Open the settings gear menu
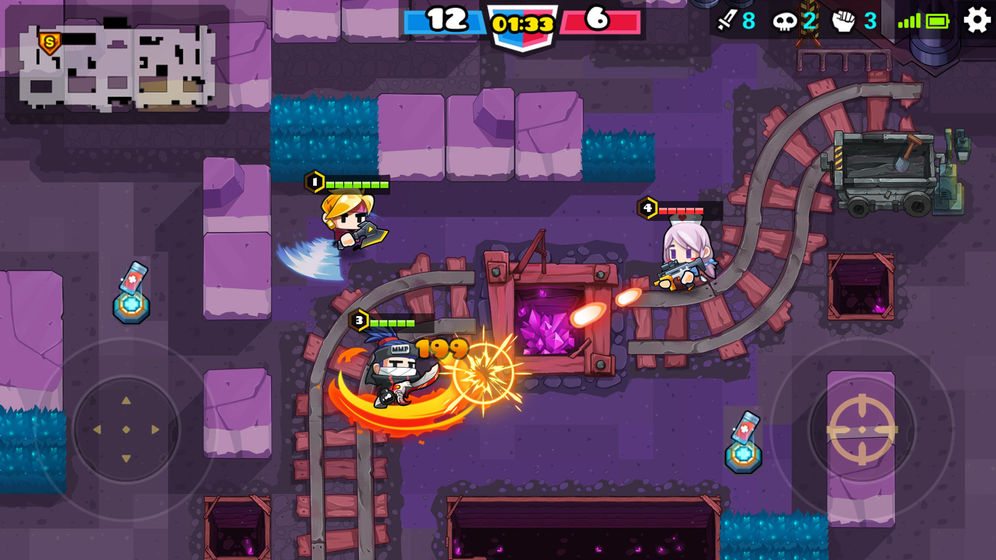The width and height of the screenshot is (996, 560). click(977, 19)
